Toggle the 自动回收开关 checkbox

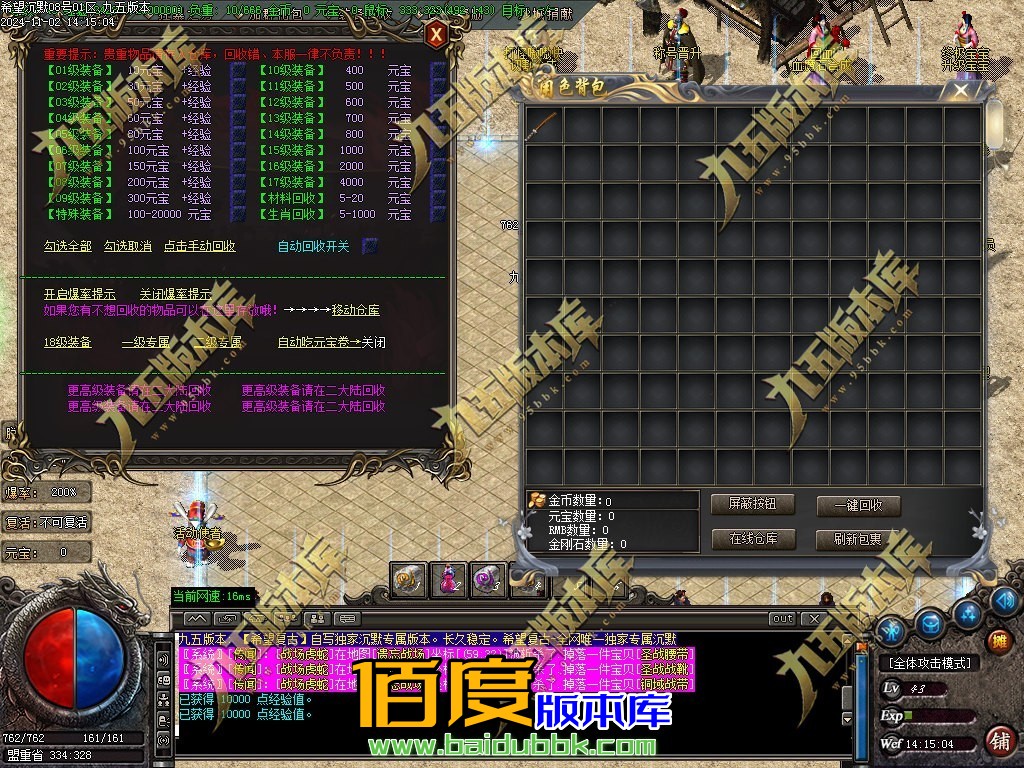pyautogui.click(x=369, y=246)
